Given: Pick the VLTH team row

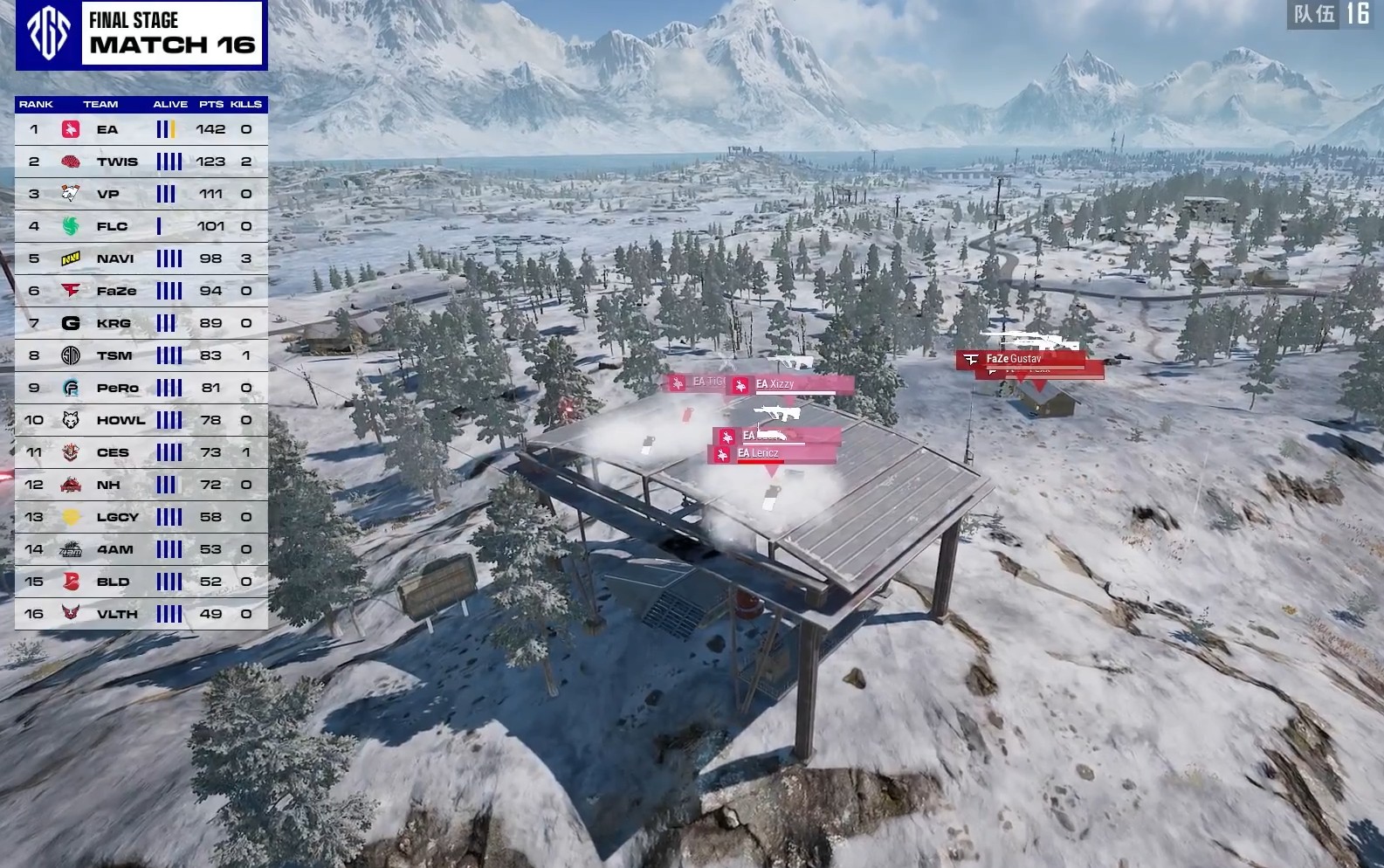Looking at the screenshot, I should point(141,614).
